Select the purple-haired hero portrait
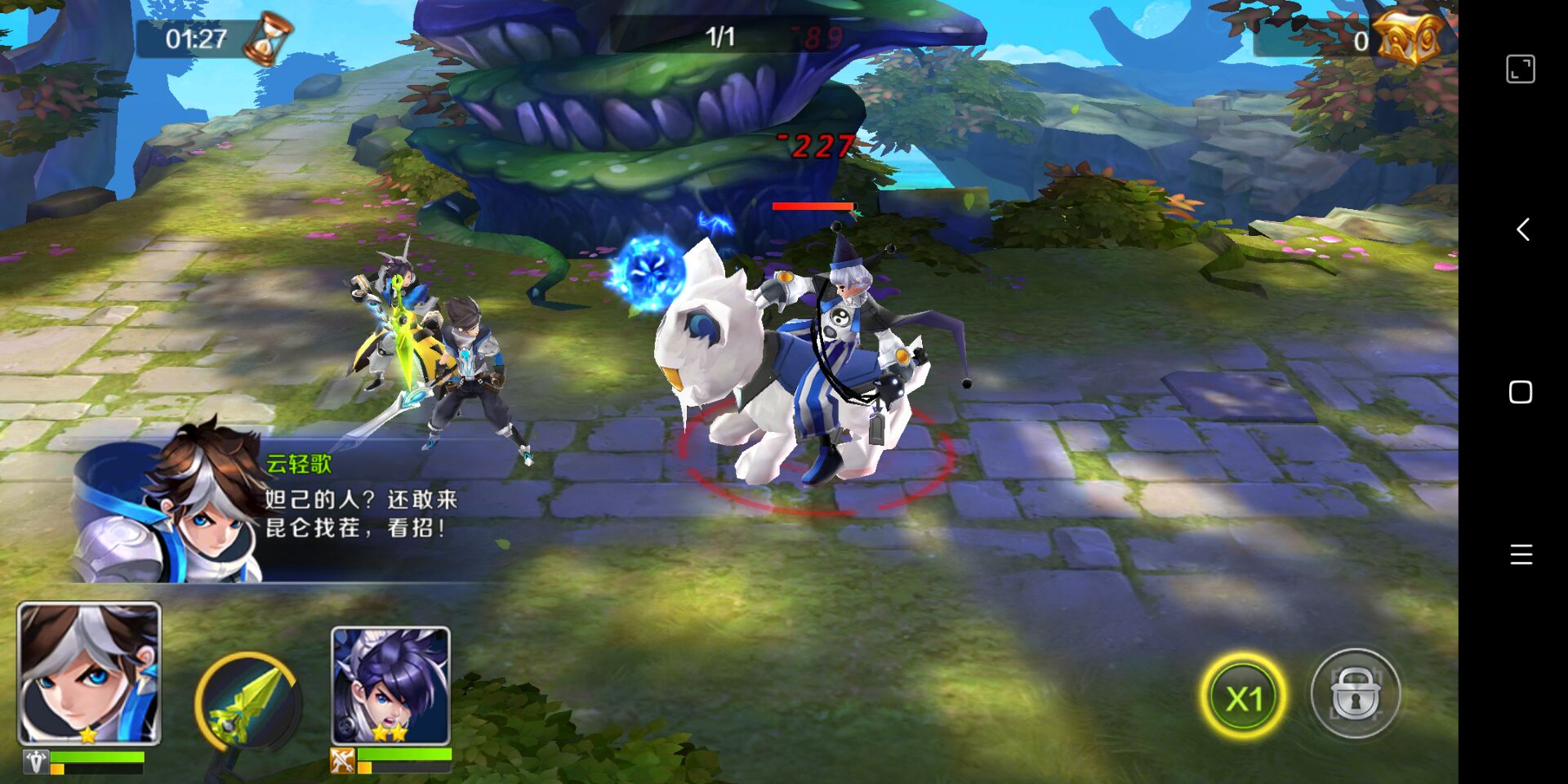The image size is (1568, 784). click(390, 686)
